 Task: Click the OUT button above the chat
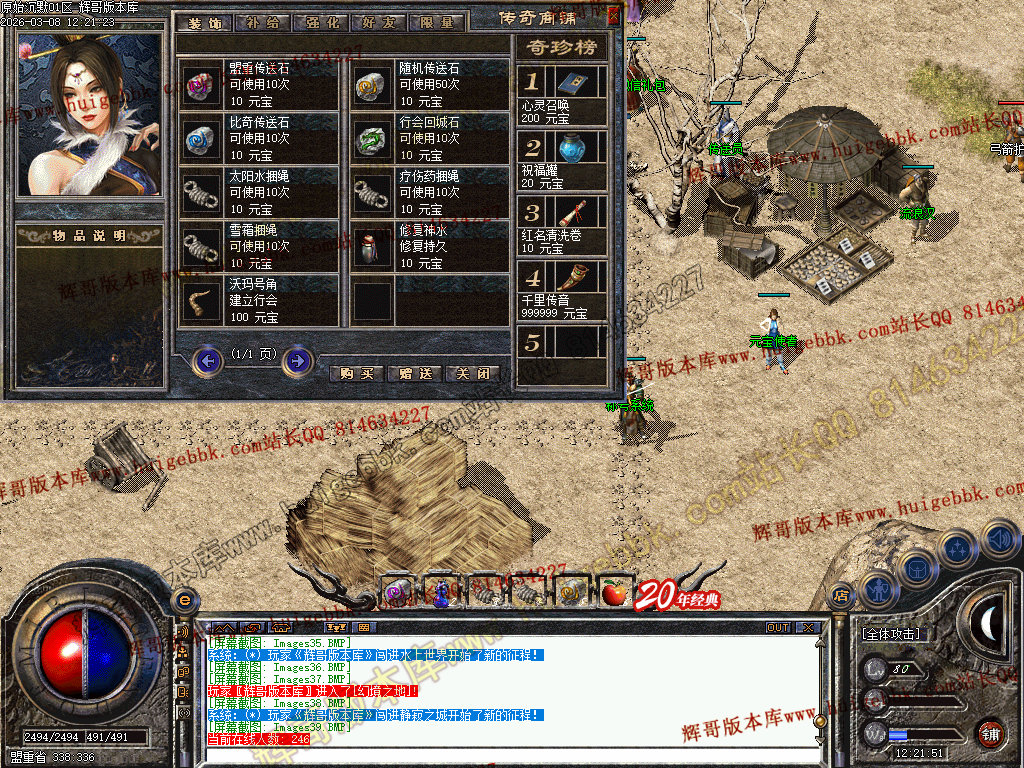778,628
